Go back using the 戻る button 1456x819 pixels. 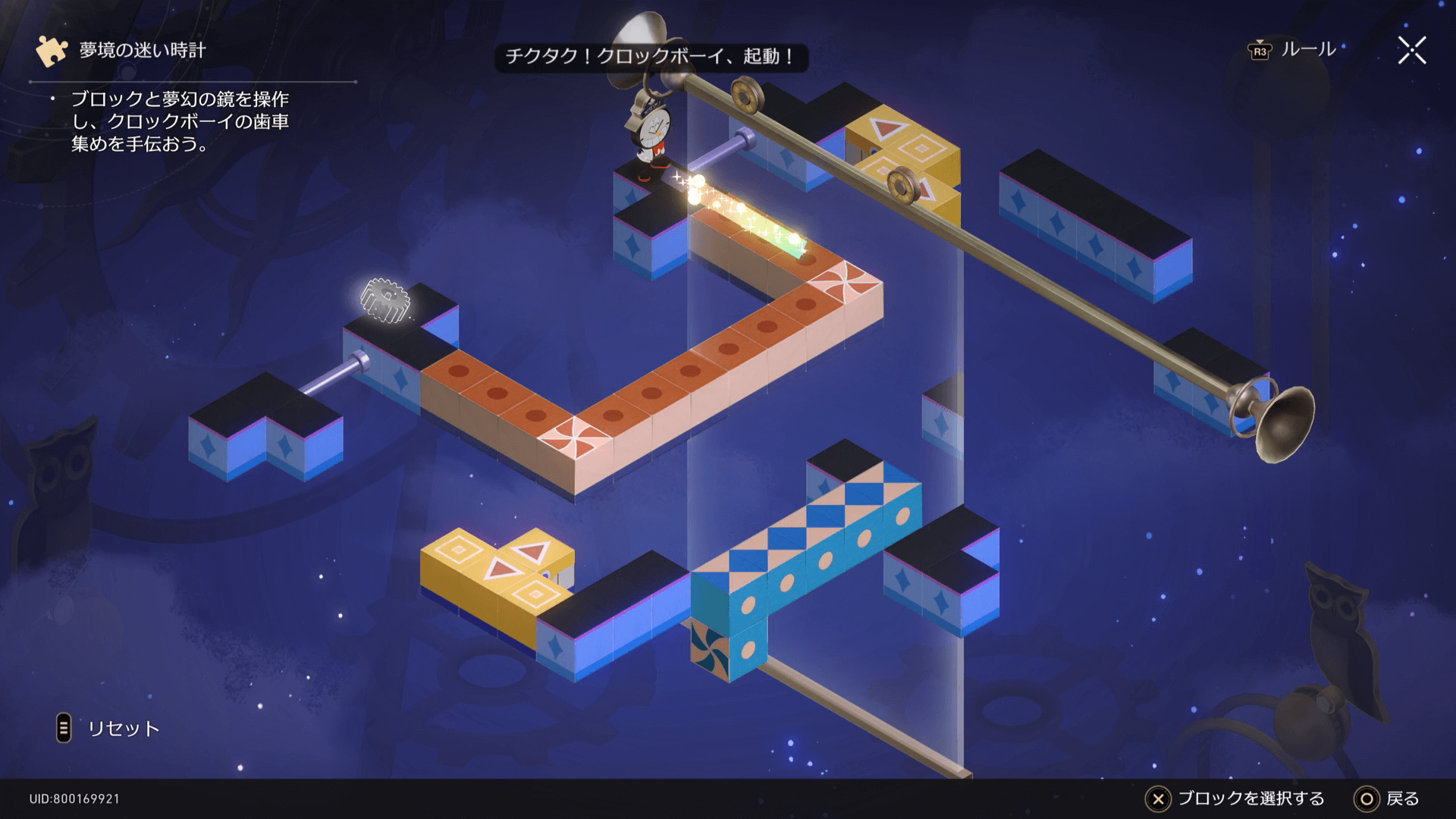click(x=1386, y=799)
